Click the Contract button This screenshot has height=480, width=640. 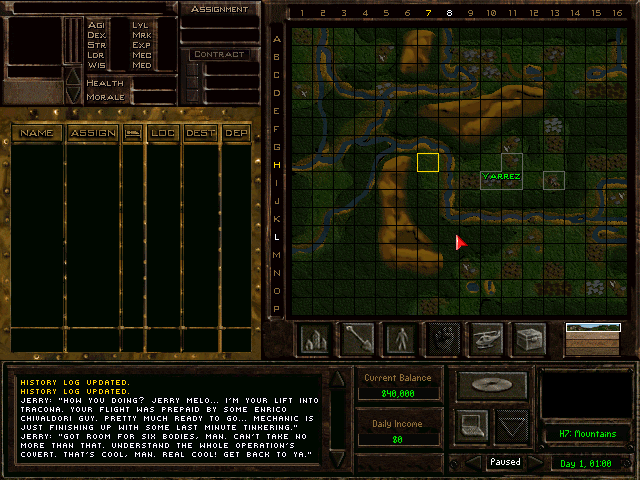(x=219, y=54)
